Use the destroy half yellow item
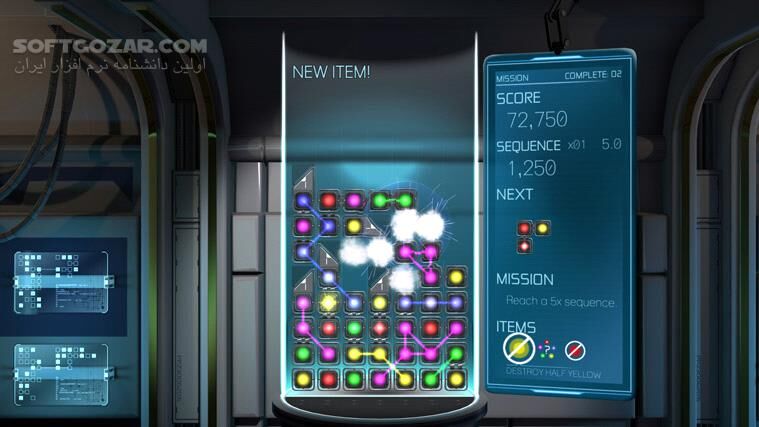Screen dimensions: 759x427 (x=519, y=349)
